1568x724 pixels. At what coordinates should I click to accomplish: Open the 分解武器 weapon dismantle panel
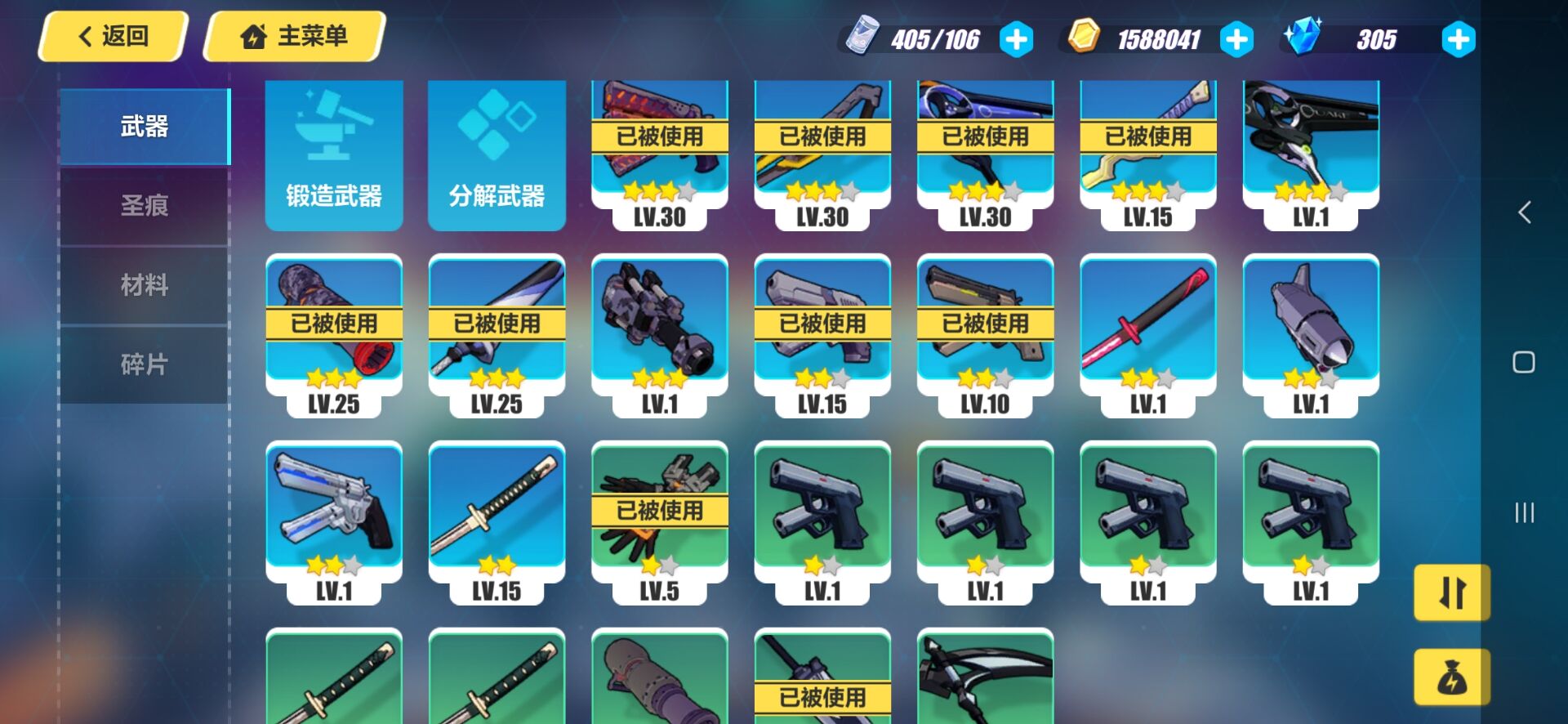pyautogui.click(x=497, y=155)
